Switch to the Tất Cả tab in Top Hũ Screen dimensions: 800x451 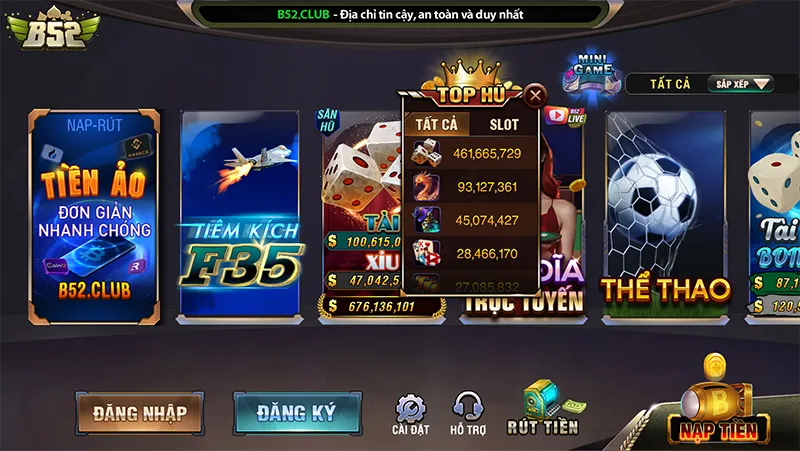436,124
